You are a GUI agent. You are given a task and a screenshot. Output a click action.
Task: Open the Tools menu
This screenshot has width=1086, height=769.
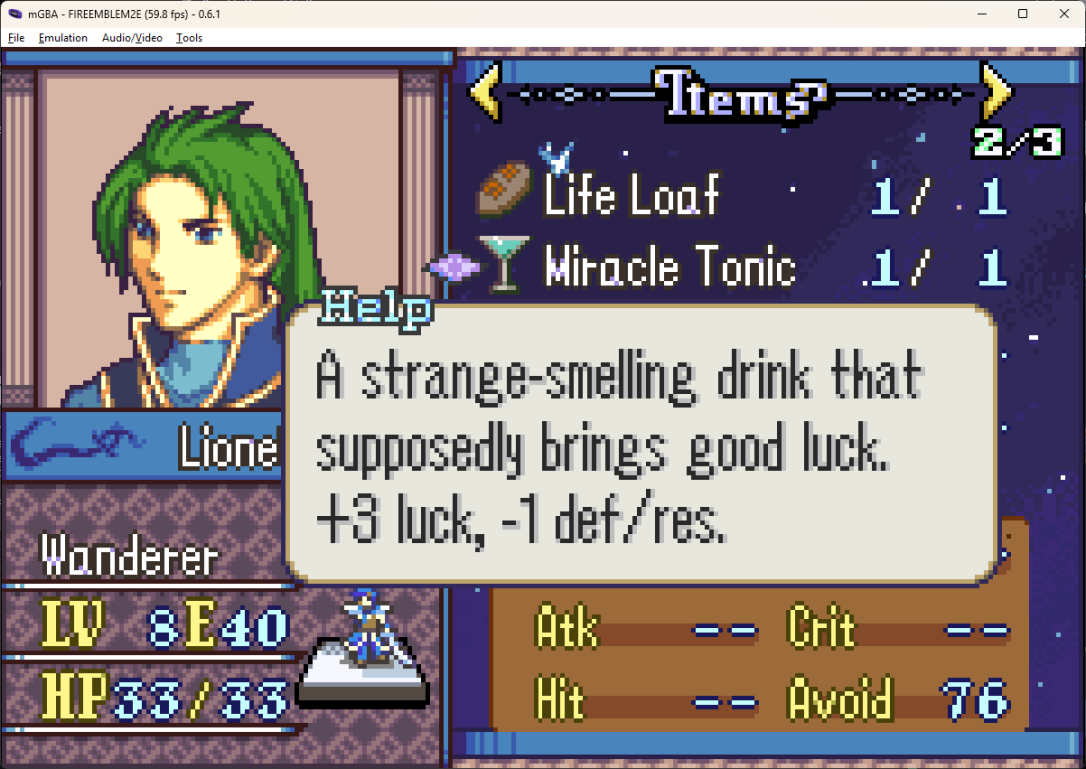[x=189, y=38]
